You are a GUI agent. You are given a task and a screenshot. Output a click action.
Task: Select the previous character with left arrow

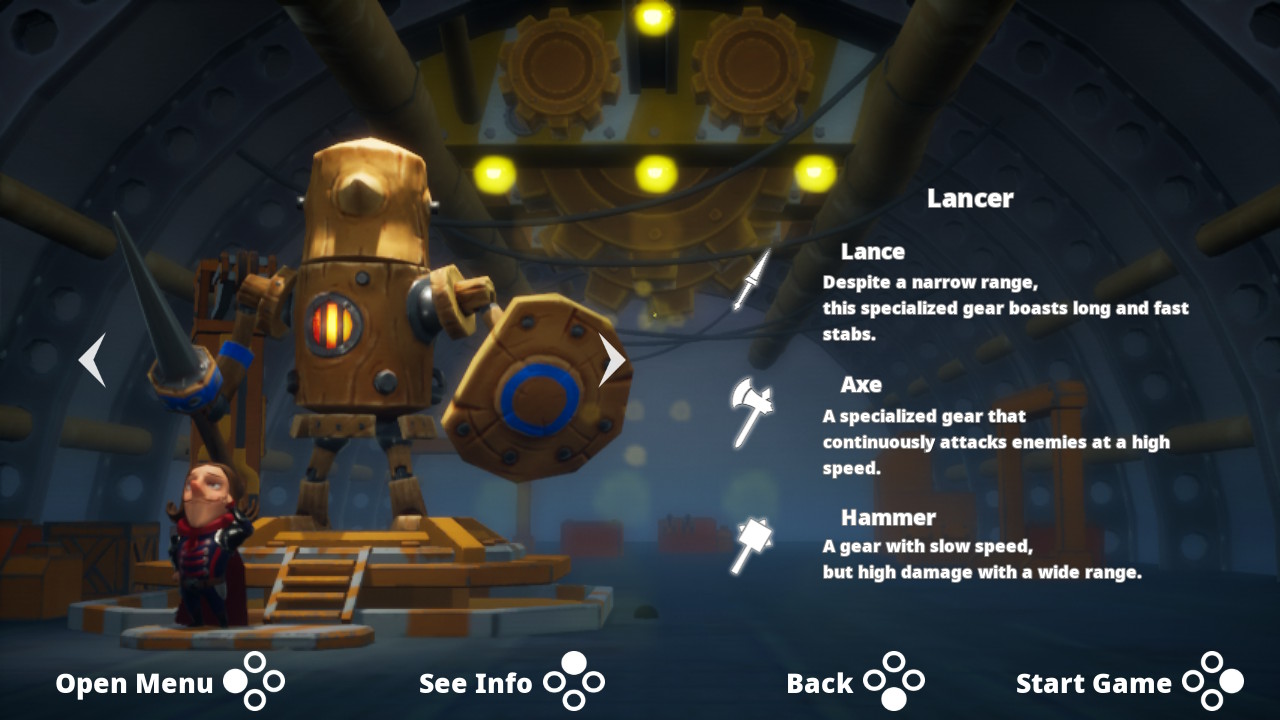(92, 360)
